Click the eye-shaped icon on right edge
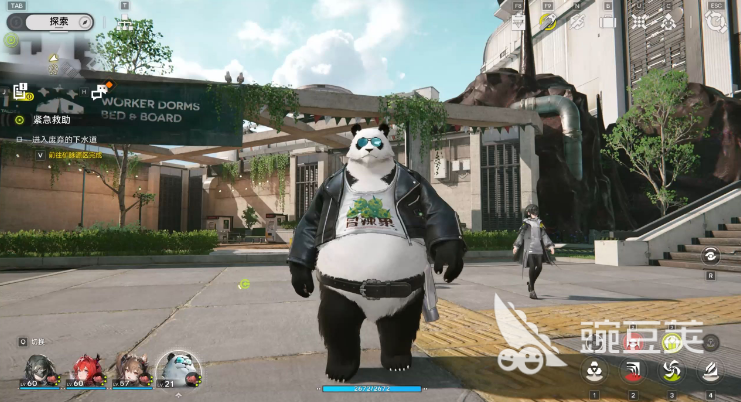This screenshot has width=741, height=402. 711,255
